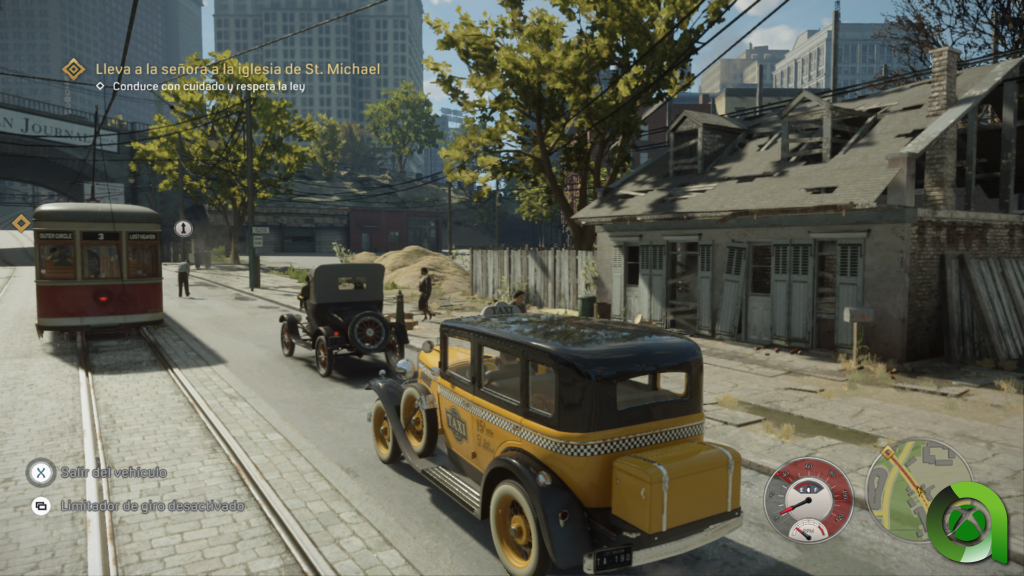Click the diamond objective waypoint marker
Image resolution: width=1024 pixels, height=576 pixels.
(x=20, y=223)
